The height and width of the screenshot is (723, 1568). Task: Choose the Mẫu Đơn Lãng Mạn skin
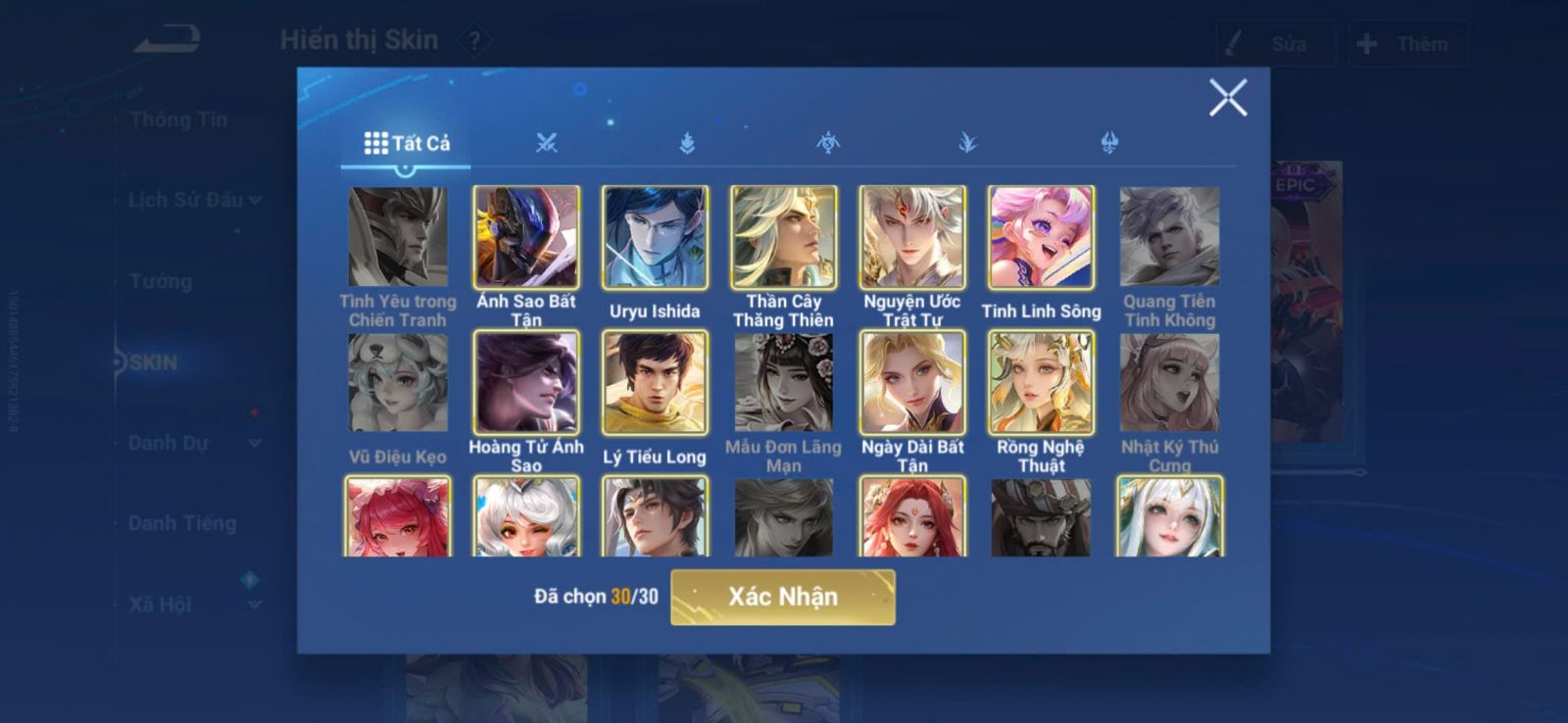point(783,383)
